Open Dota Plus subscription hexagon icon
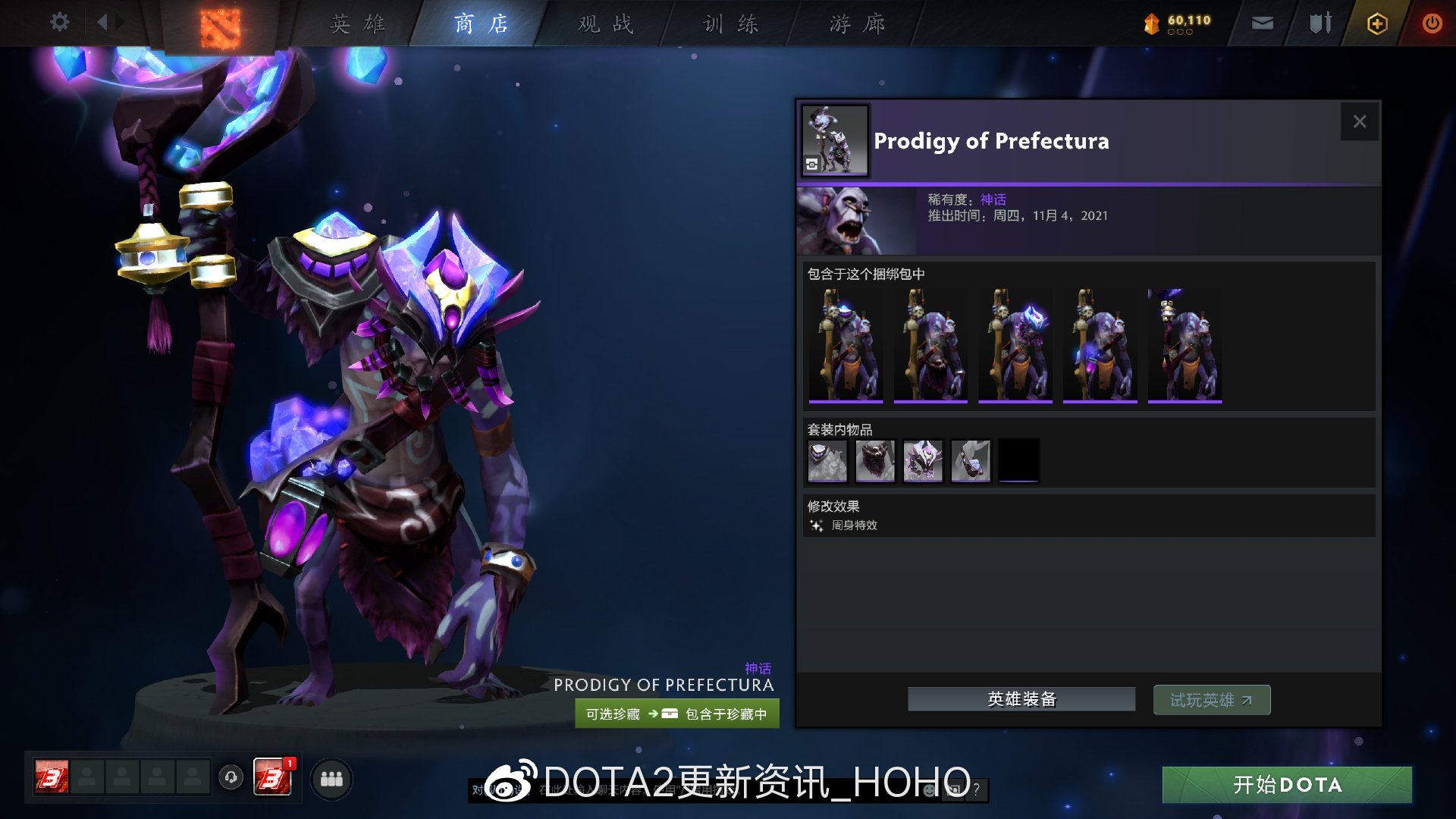The height and width of the screenshot is (819, 1456). (x=1377, y=24)
